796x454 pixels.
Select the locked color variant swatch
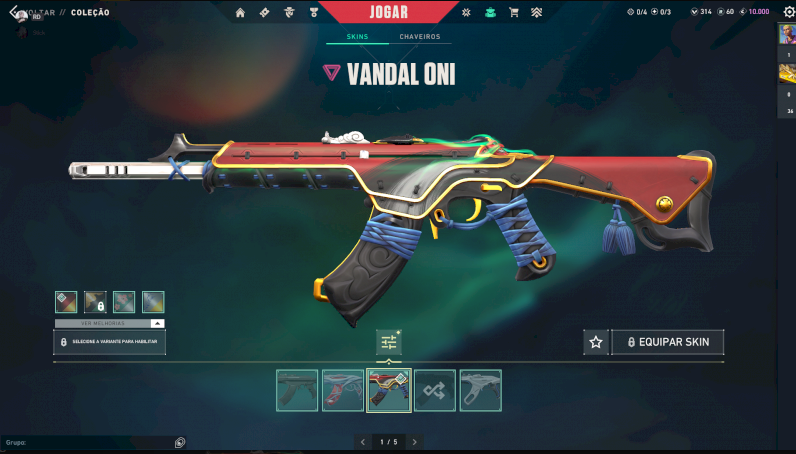95,302
